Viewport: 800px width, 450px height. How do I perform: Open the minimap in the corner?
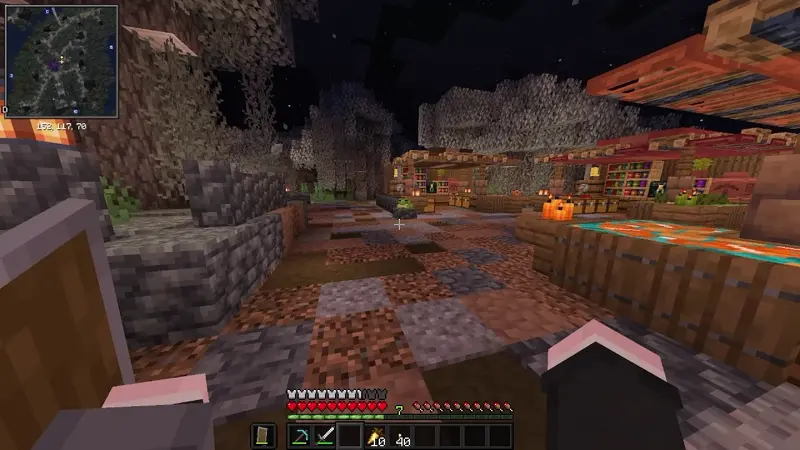(60, 60)
